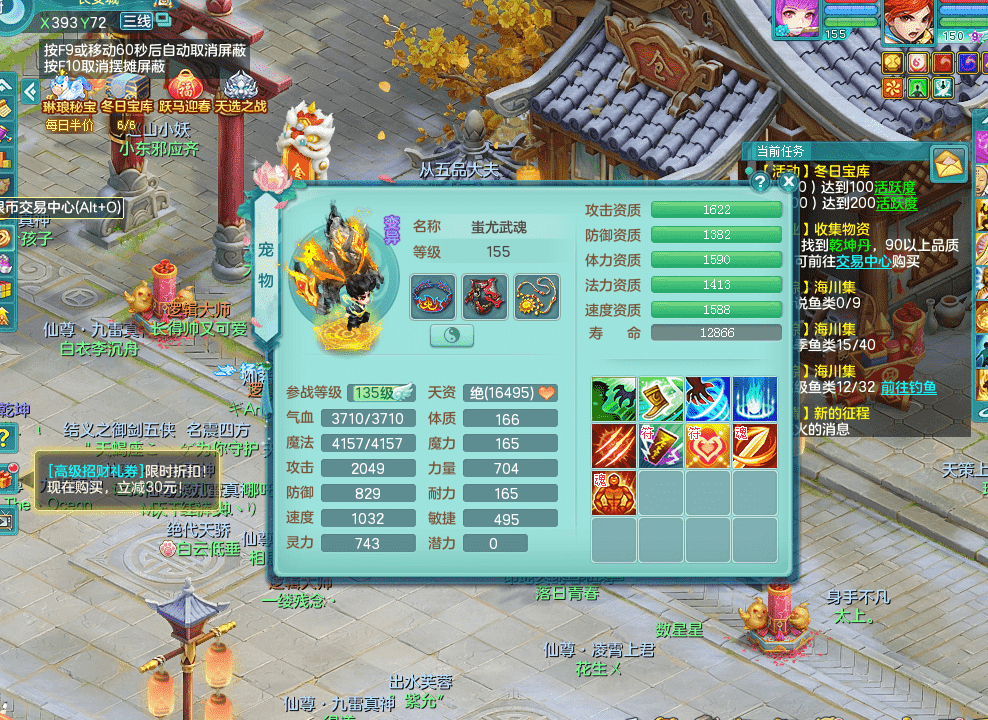This screenshot has height=720, width=988.
Task: Follow the 前往钓鱼 quest link
Action: pyautogui.click(x=908, y=387)
